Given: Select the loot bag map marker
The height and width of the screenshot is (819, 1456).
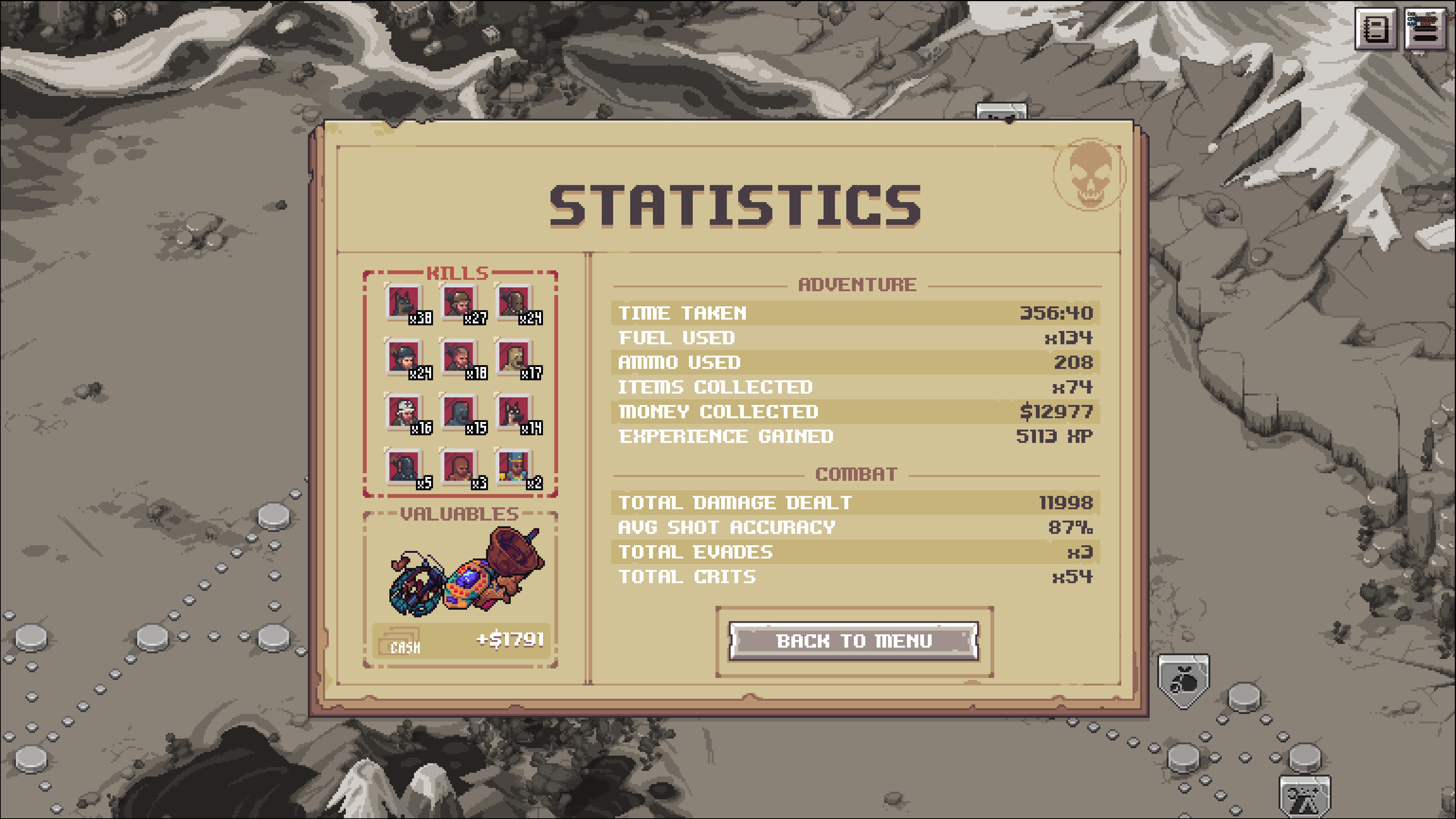Looking at the screenshot, I should tap(1184, 681).
